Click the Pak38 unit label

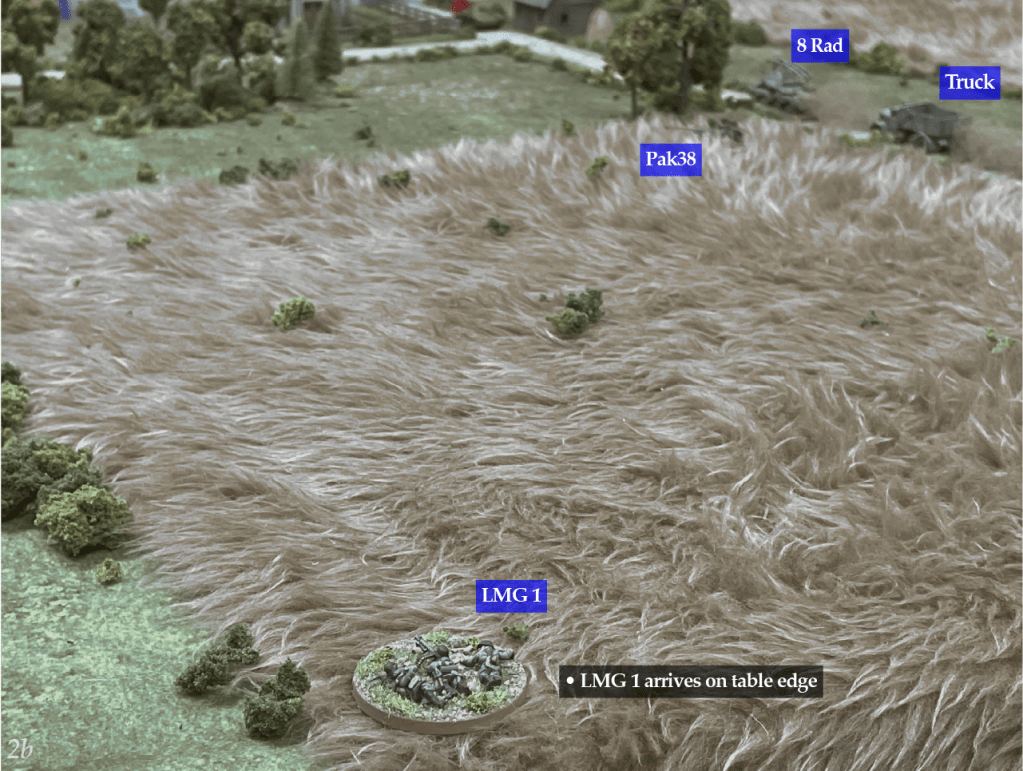[x=669, y=158]
